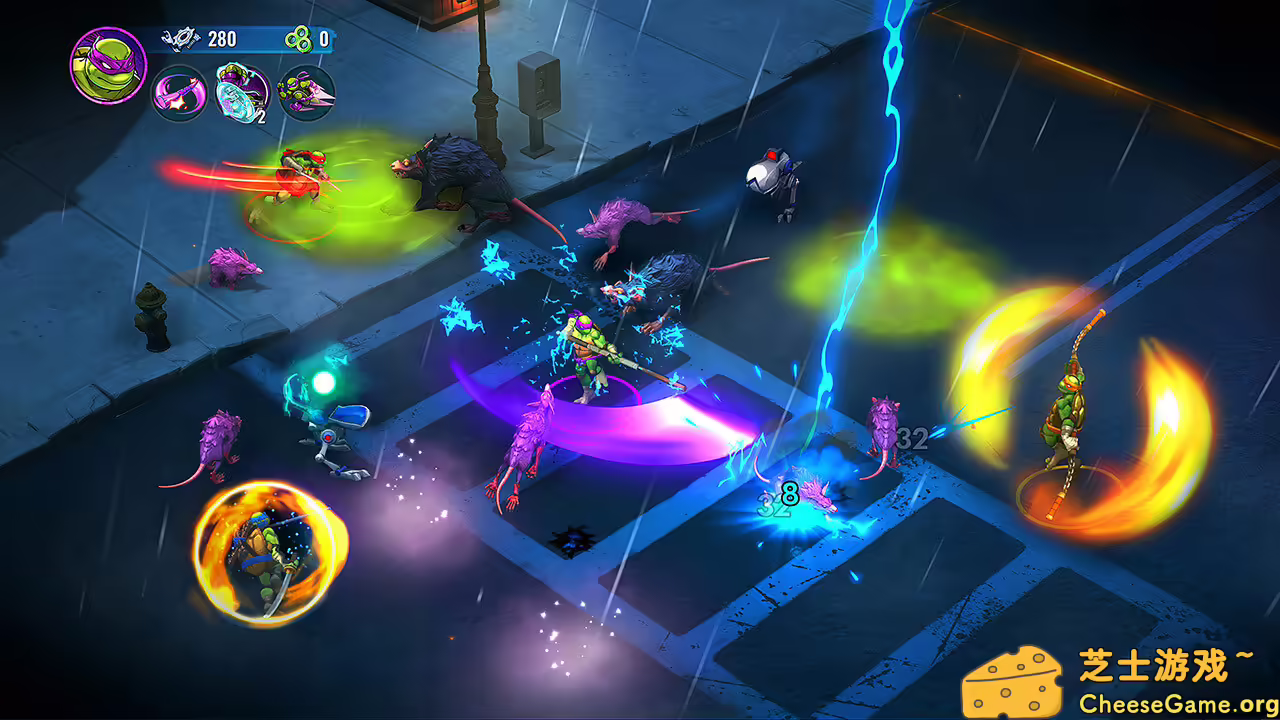Image resolution: width=1280 pixels, height=720 pixels.
Task: Select Leonardo inside the fire orb
Action: pos(265,555)
